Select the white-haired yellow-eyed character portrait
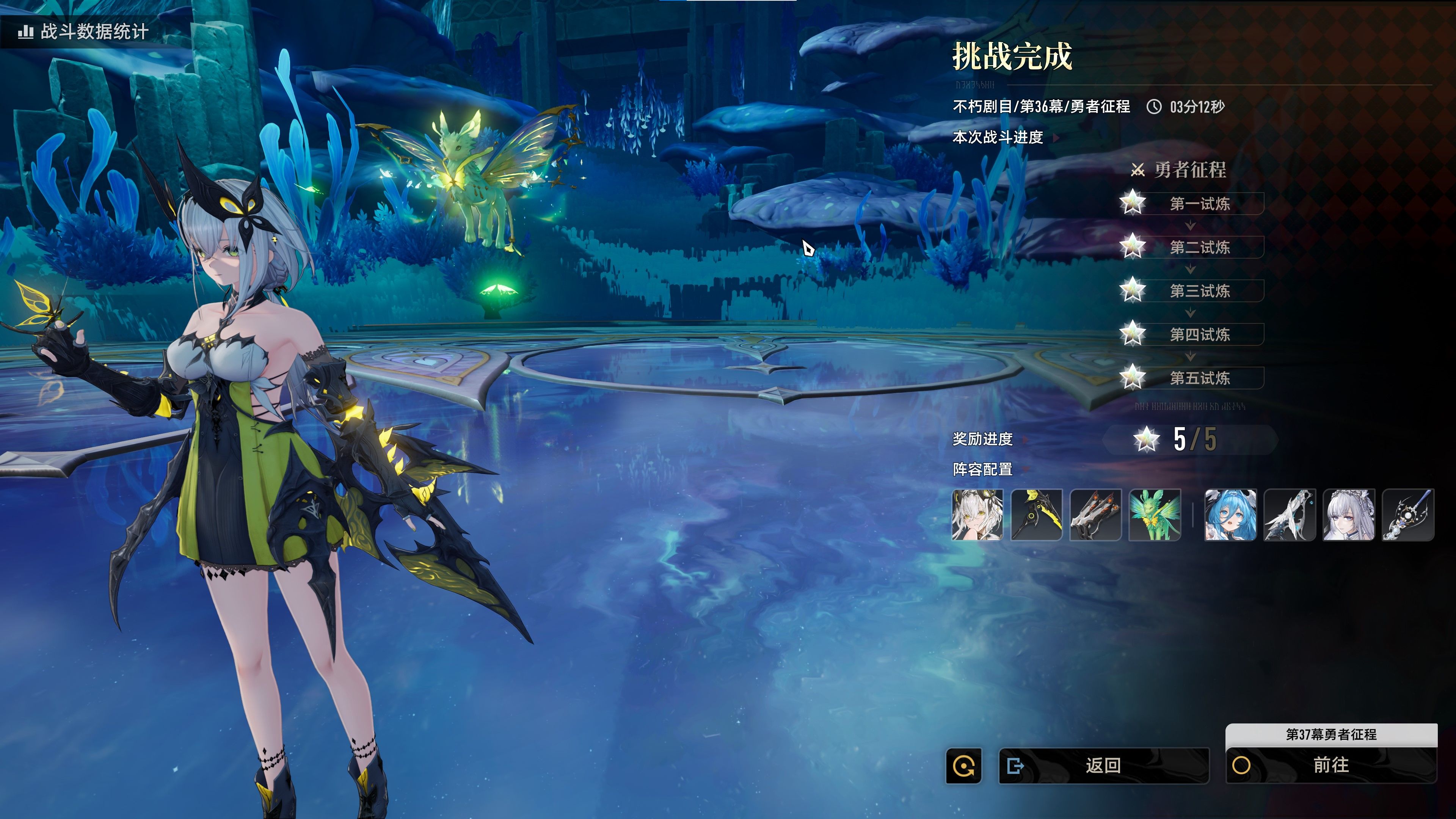 pyautogui.click(x=977, y=515)
